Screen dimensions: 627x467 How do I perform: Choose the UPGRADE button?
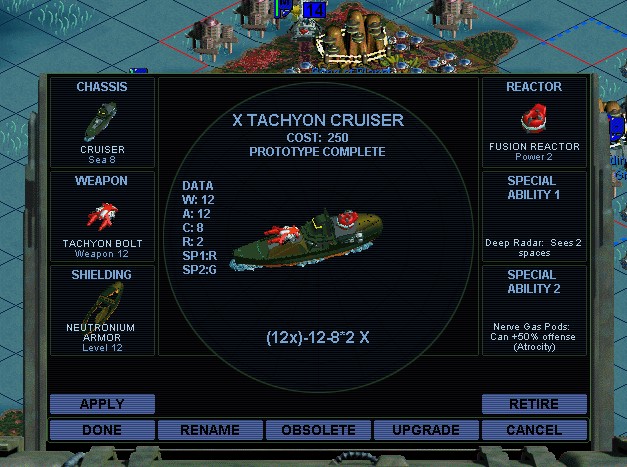pos(426,430)
